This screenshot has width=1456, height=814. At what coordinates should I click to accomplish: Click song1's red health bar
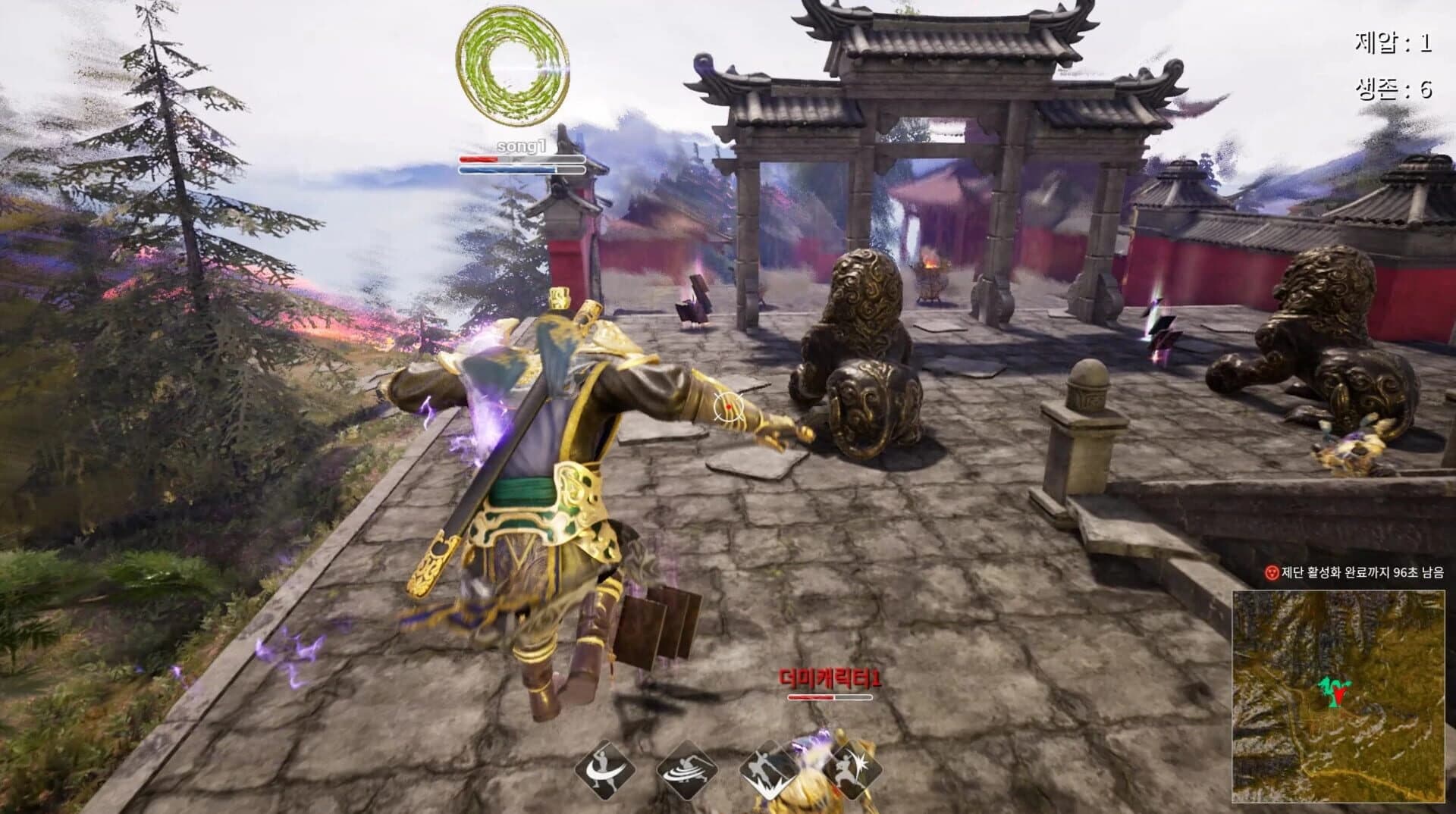(x=478, y=159)
